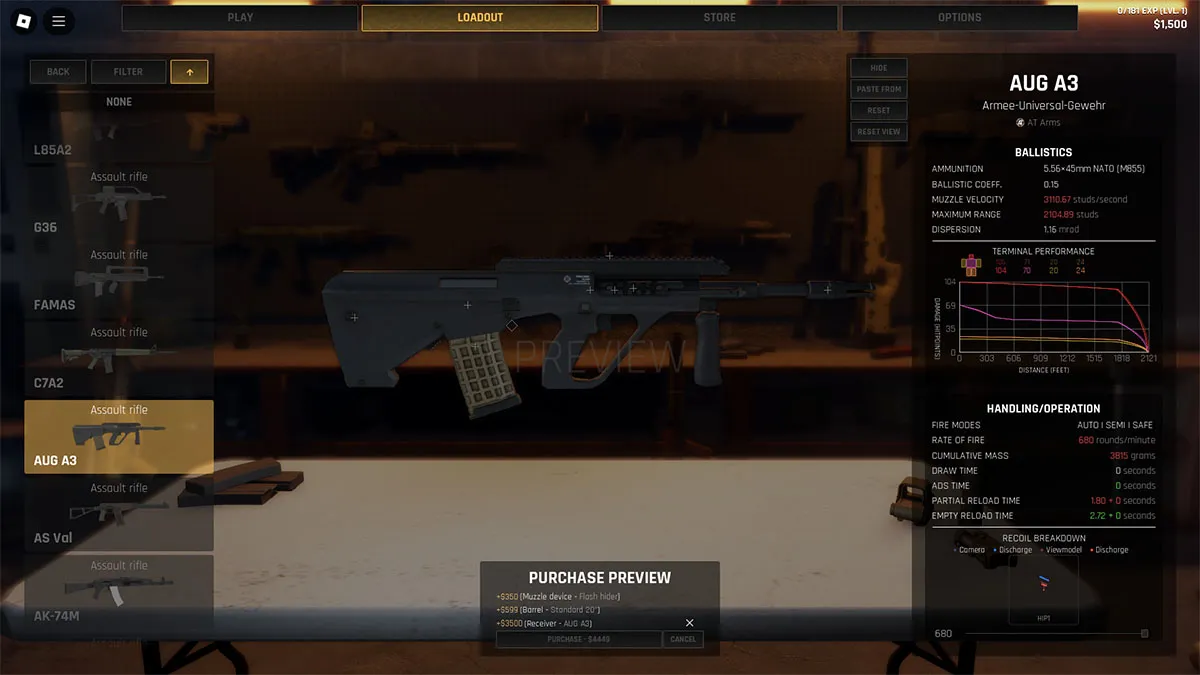Confirm the $4449 purchase

coord(578,639)
